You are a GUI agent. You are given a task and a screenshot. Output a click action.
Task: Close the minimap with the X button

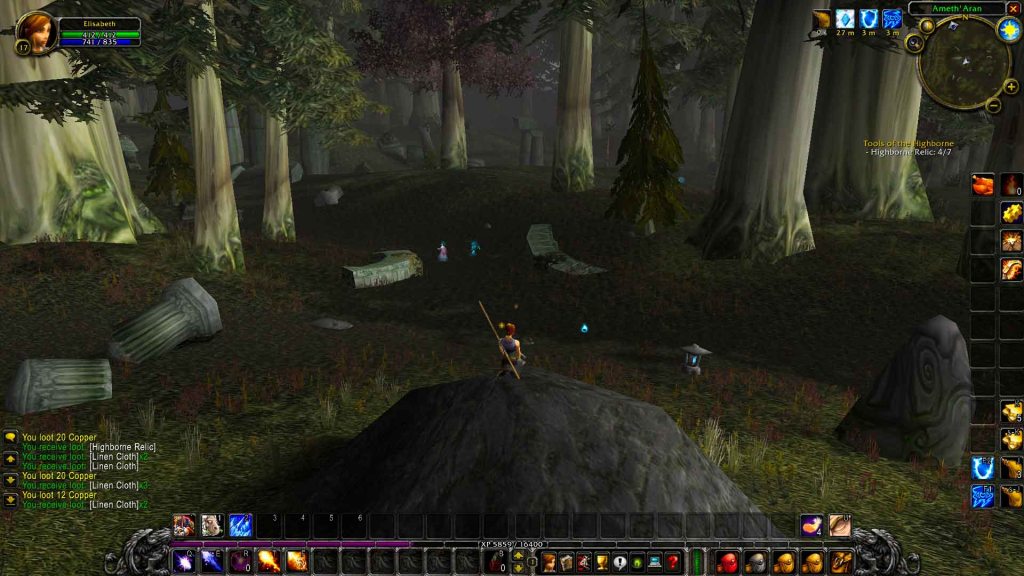tap(1013, 8)
